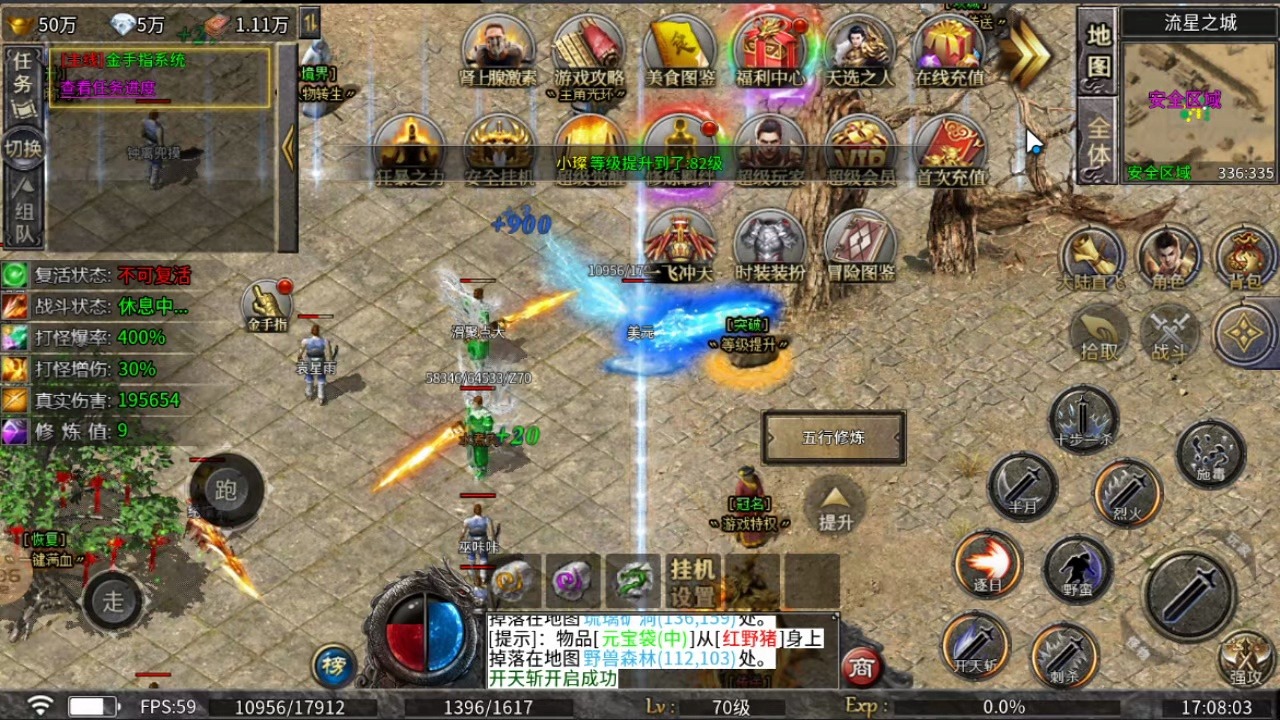
Task: Open the 挂机设置 auto-play settings
Action: point(693,582)
